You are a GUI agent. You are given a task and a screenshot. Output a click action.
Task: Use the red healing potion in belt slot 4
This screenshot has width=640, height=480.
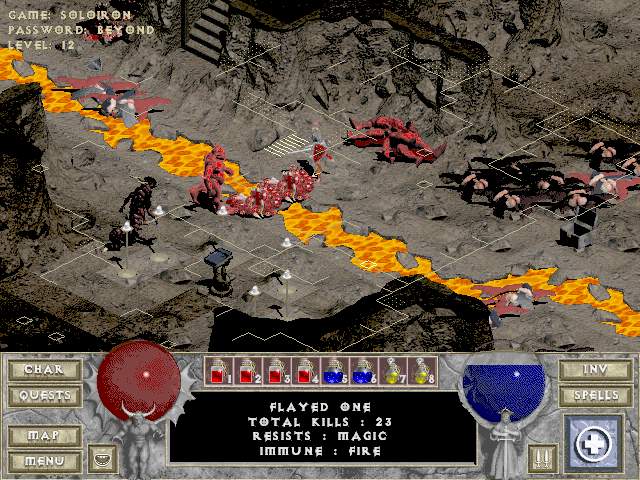tap(305, 372)
